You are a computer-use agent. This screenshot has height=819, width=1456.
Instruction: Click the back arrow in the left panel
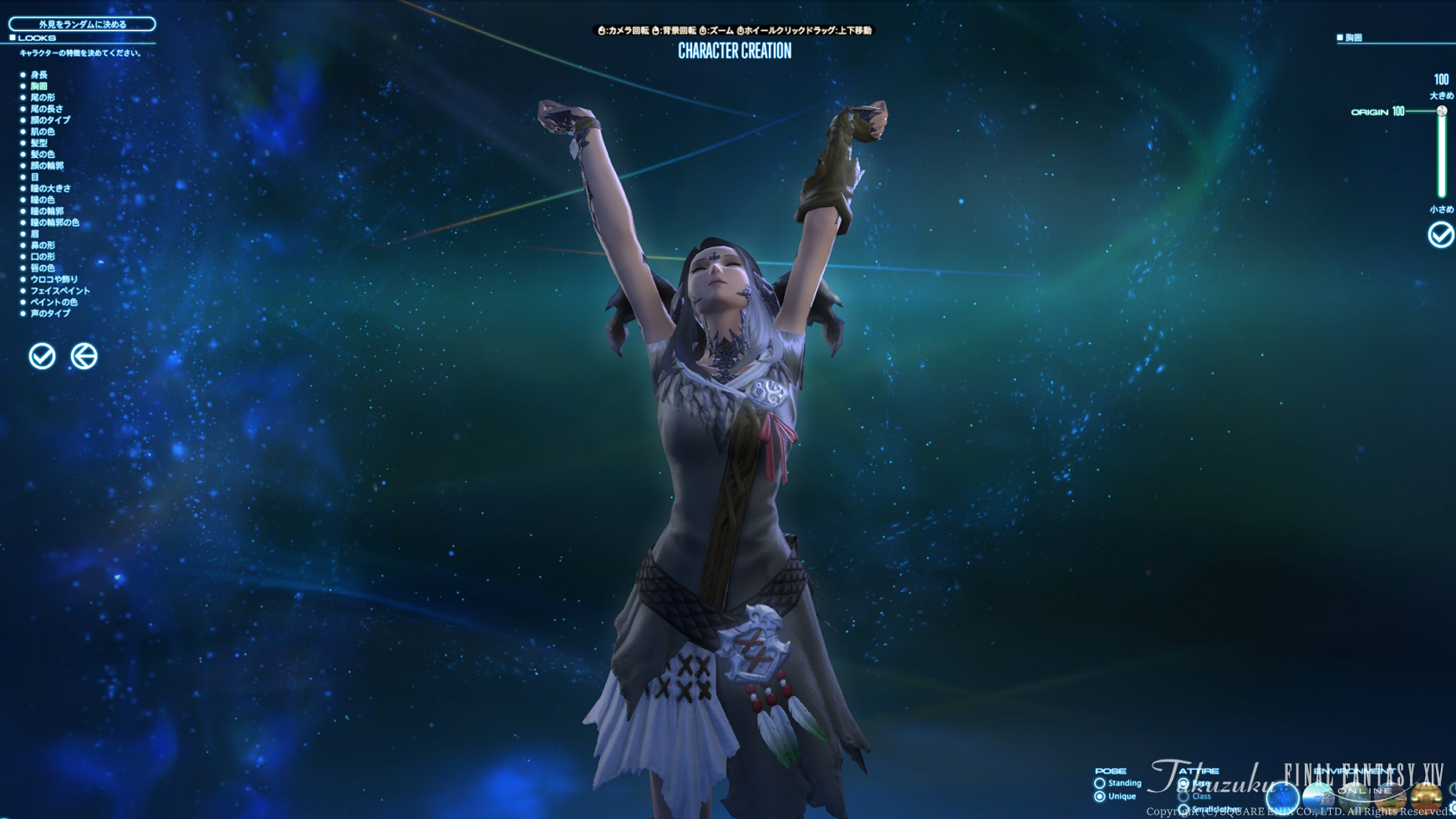(x=84, y=356)
